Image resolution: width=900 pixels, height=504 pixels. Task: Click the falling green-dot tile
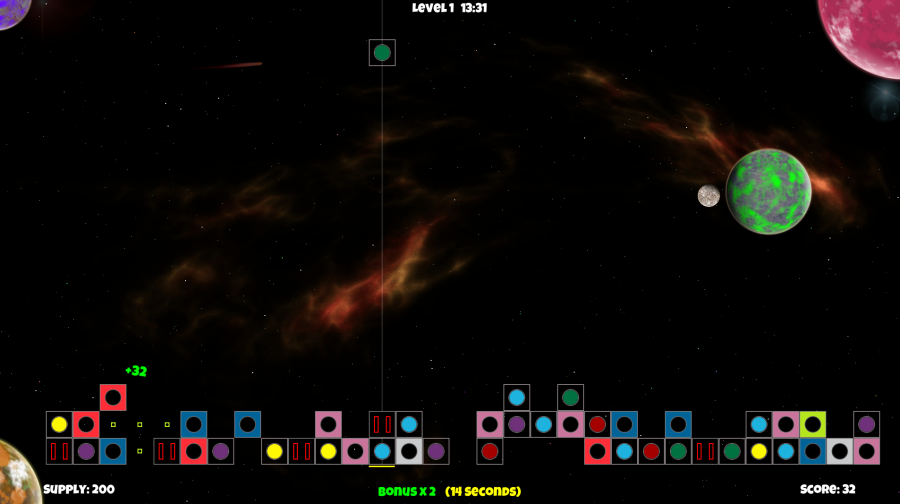coord(382,52)
